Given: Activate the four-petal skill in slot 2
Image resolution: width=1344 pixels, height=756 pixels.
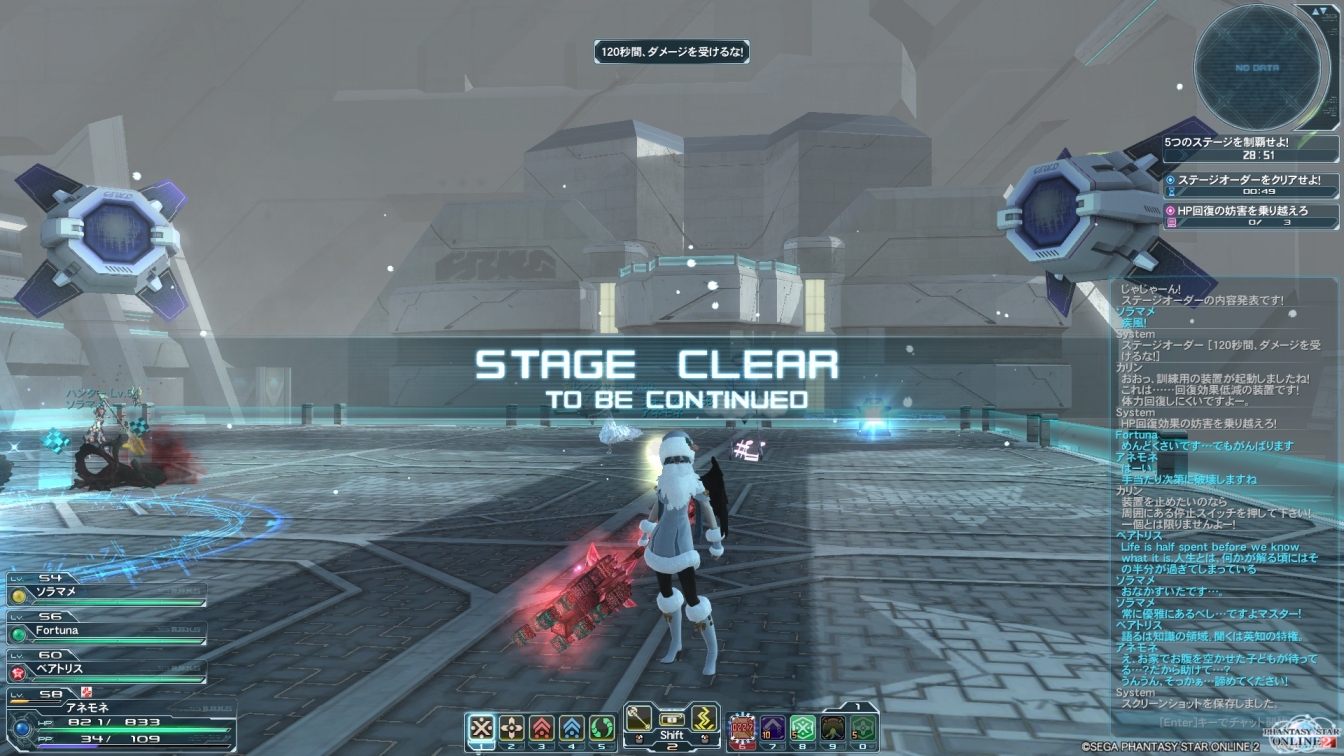Looking at the screenshot, I should (x=512, y=727).
